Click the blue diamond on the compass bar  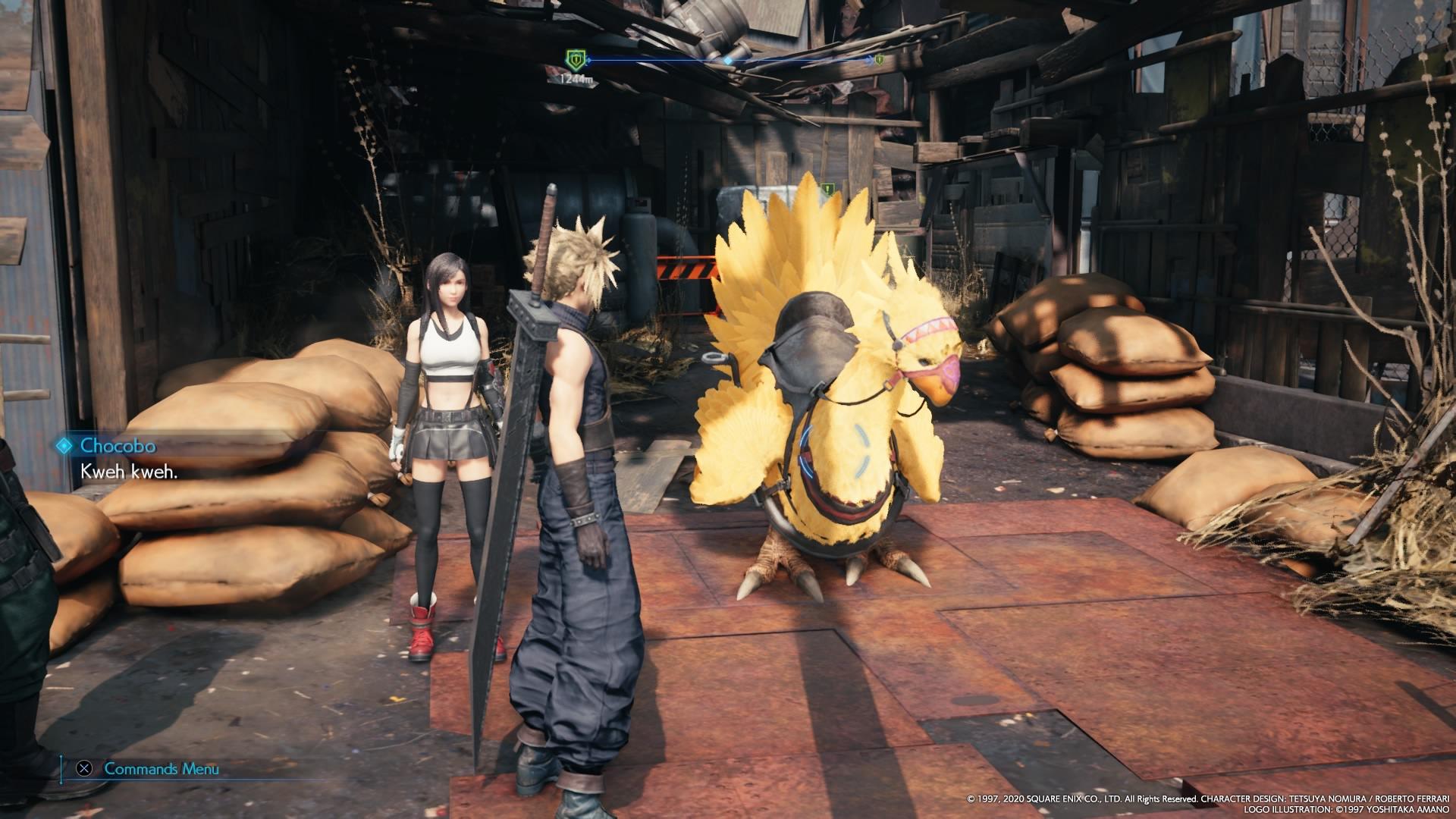coord(728,60)
